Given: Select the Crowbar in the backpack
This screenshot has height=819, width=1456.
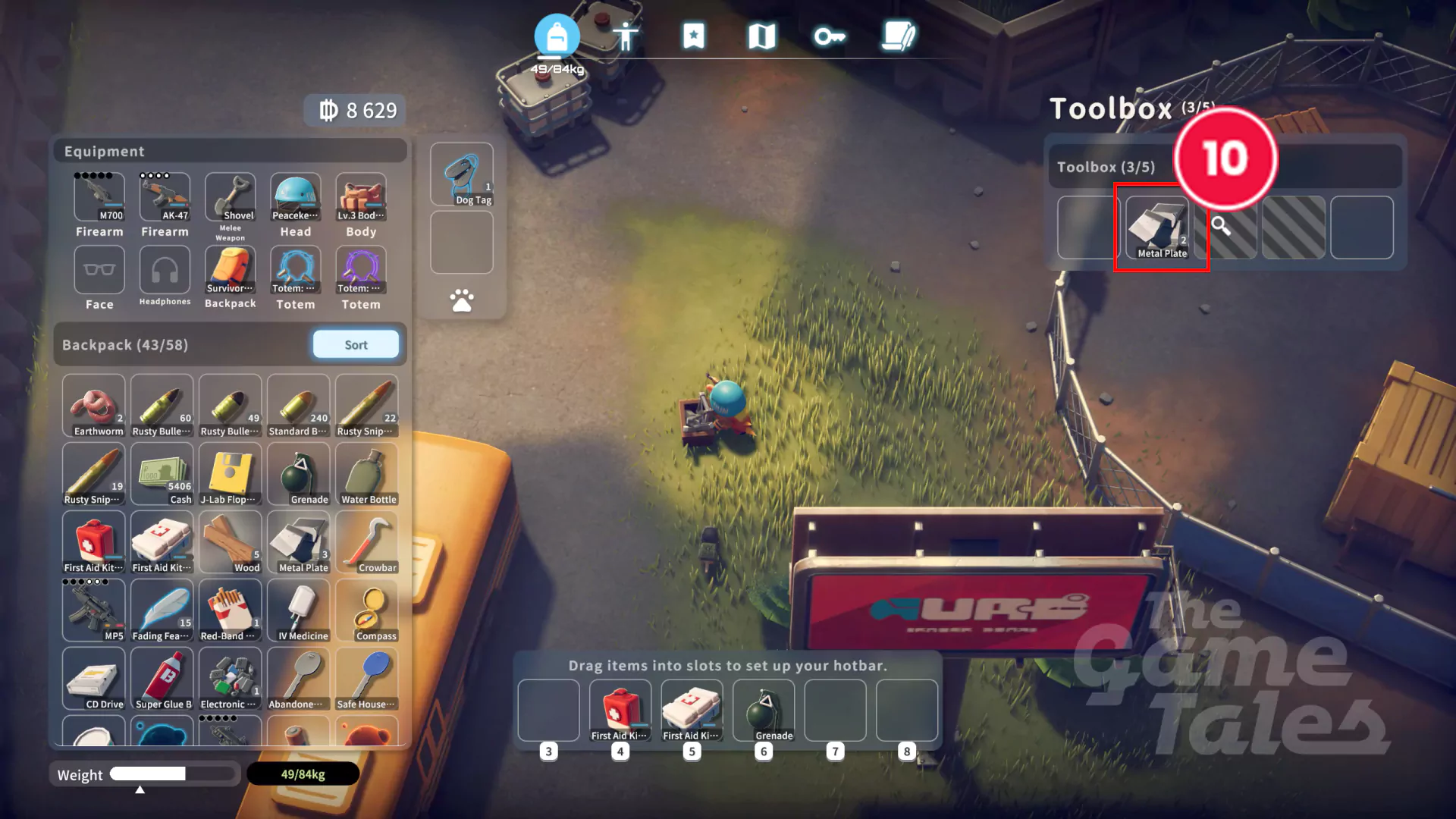Looking at the screenshot, I should (x=367, y=542).
